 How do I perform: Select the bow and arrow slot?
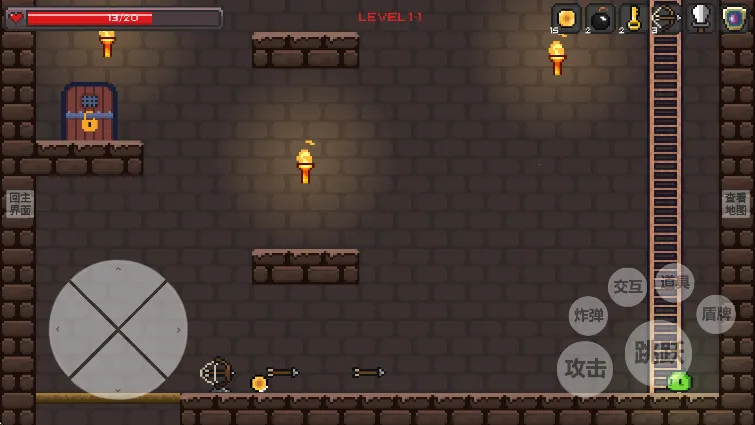pyautogui.click(x=666, y=18)
